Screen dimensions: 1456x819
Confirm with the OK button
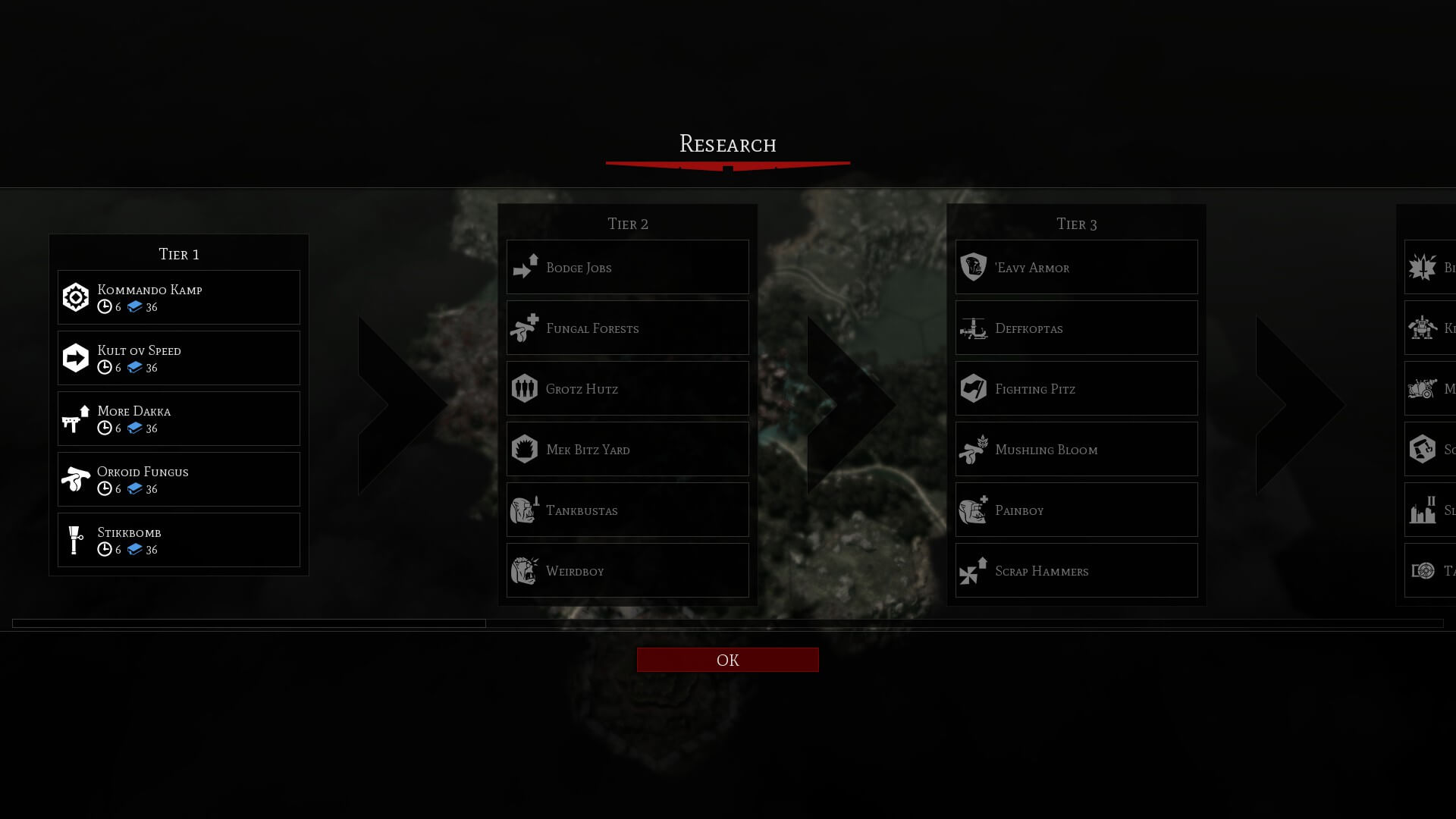click(x=727, y=660)
